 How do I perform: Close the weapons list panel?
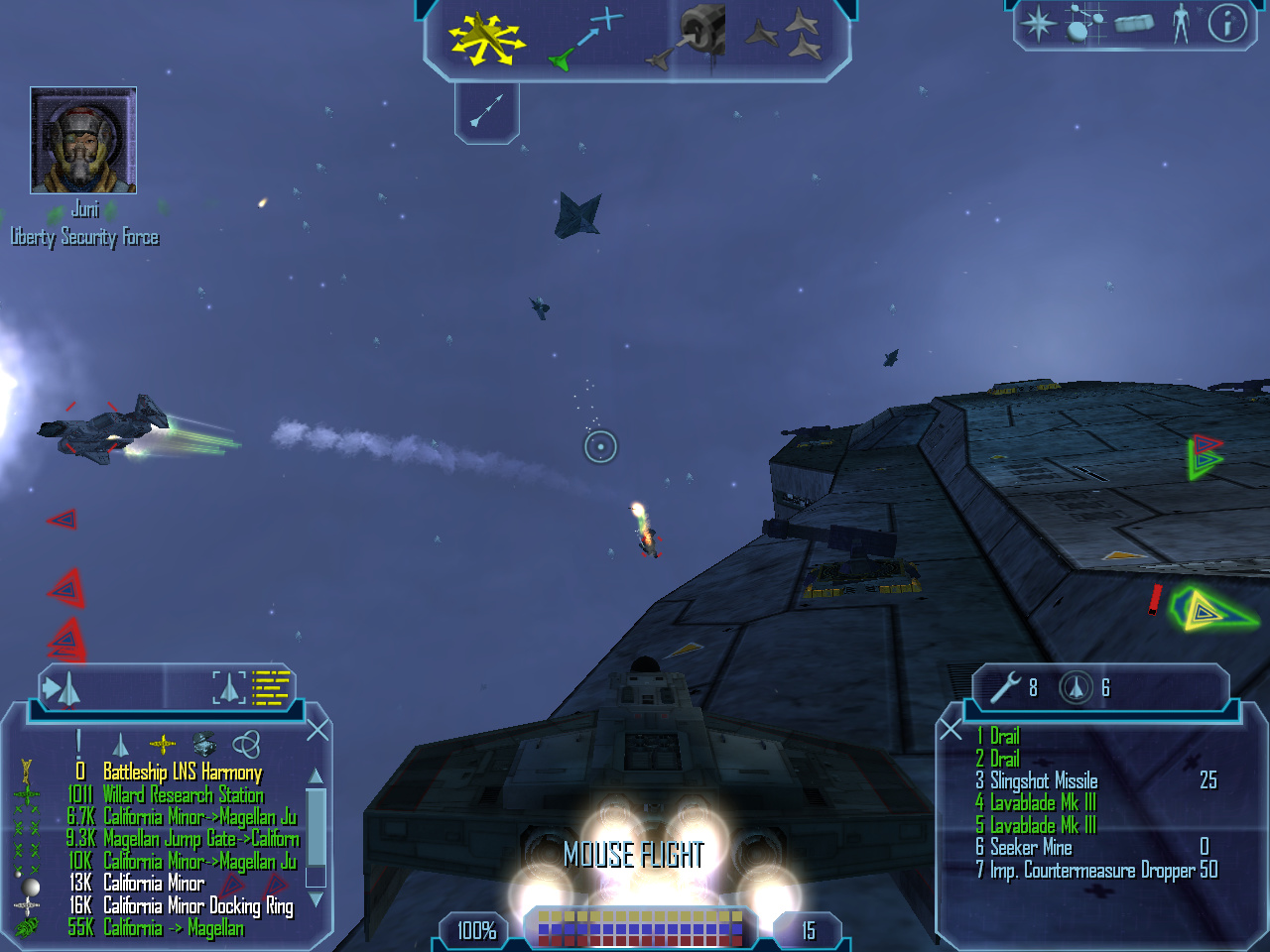tap(951, 731)
